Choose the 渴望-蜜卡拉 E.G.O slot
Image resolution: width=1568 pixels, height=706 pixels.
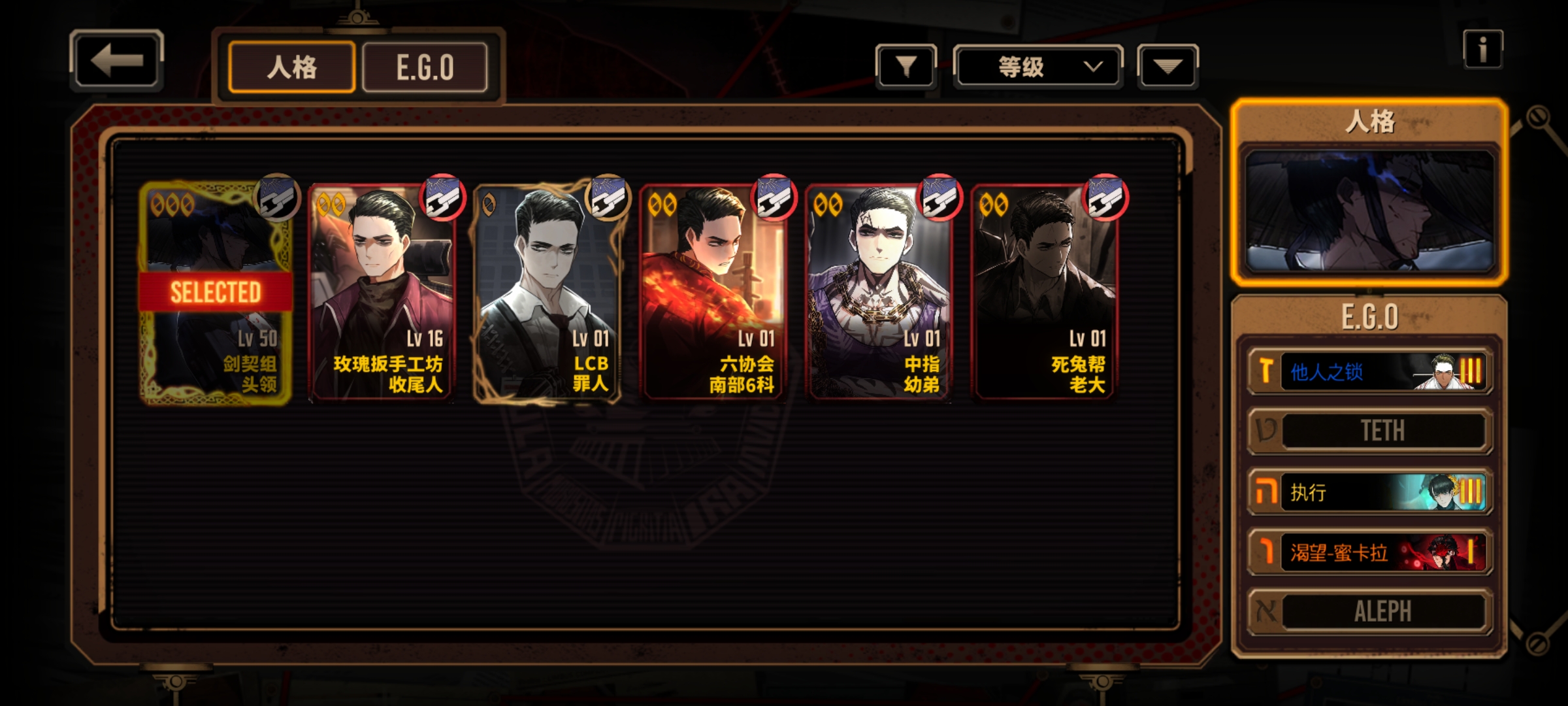point(1370,553)
